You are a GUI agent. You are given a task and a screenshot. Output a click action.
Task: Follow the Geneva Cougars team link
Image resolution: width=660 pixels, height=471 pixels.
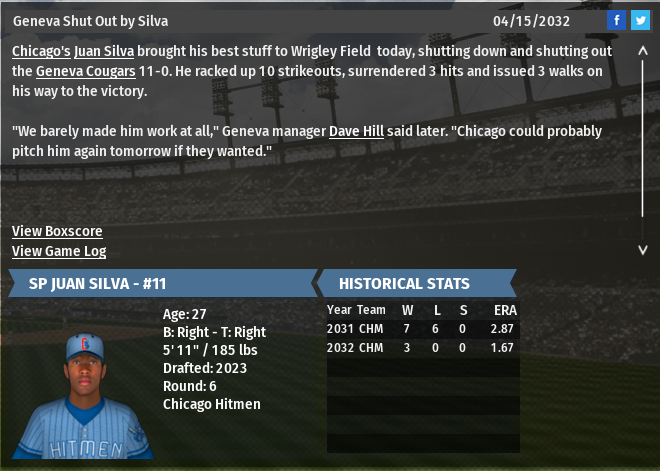click(82, 71)
